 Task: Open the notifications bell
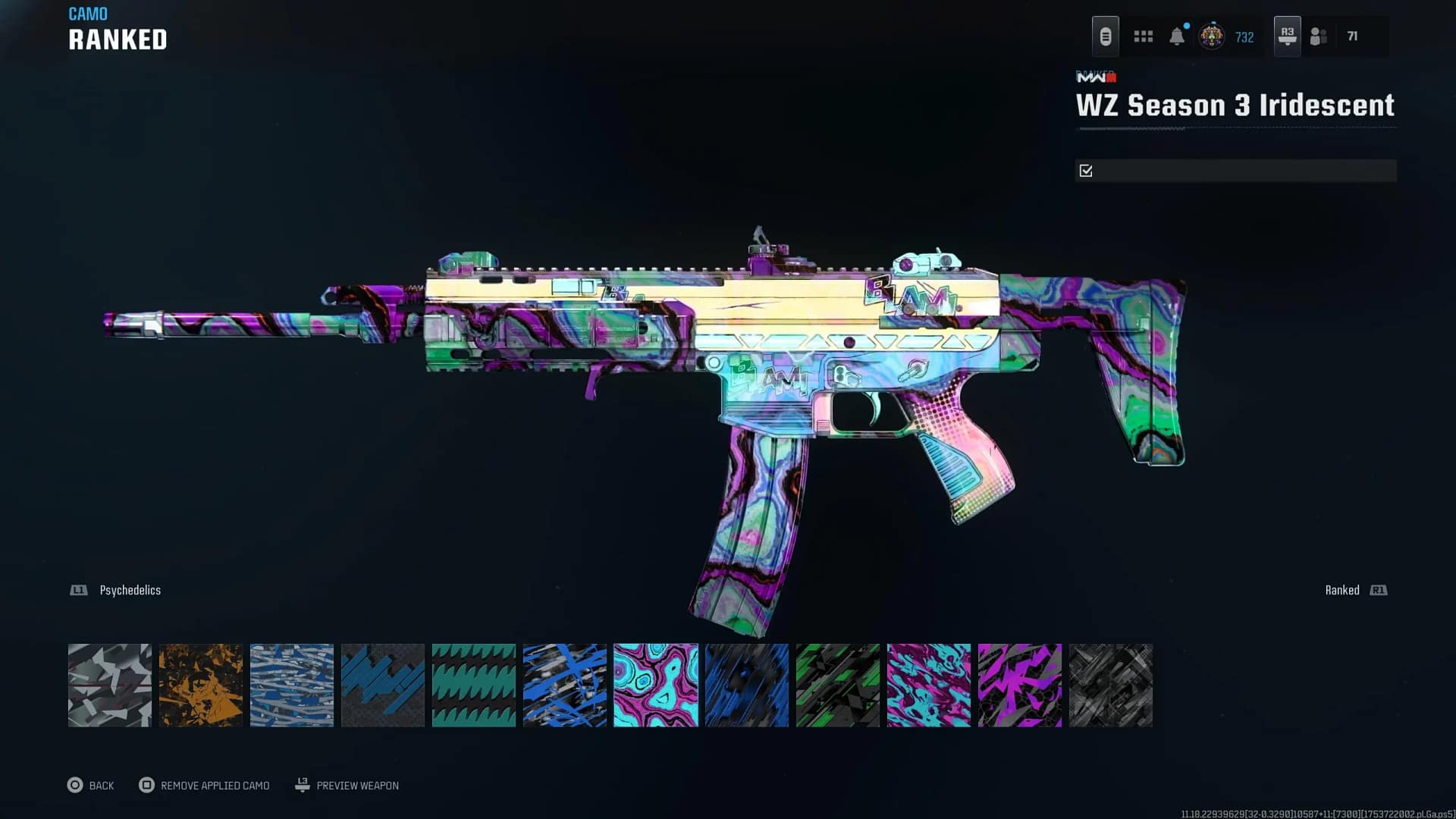pyautogui.click(x=1177, y=36)
